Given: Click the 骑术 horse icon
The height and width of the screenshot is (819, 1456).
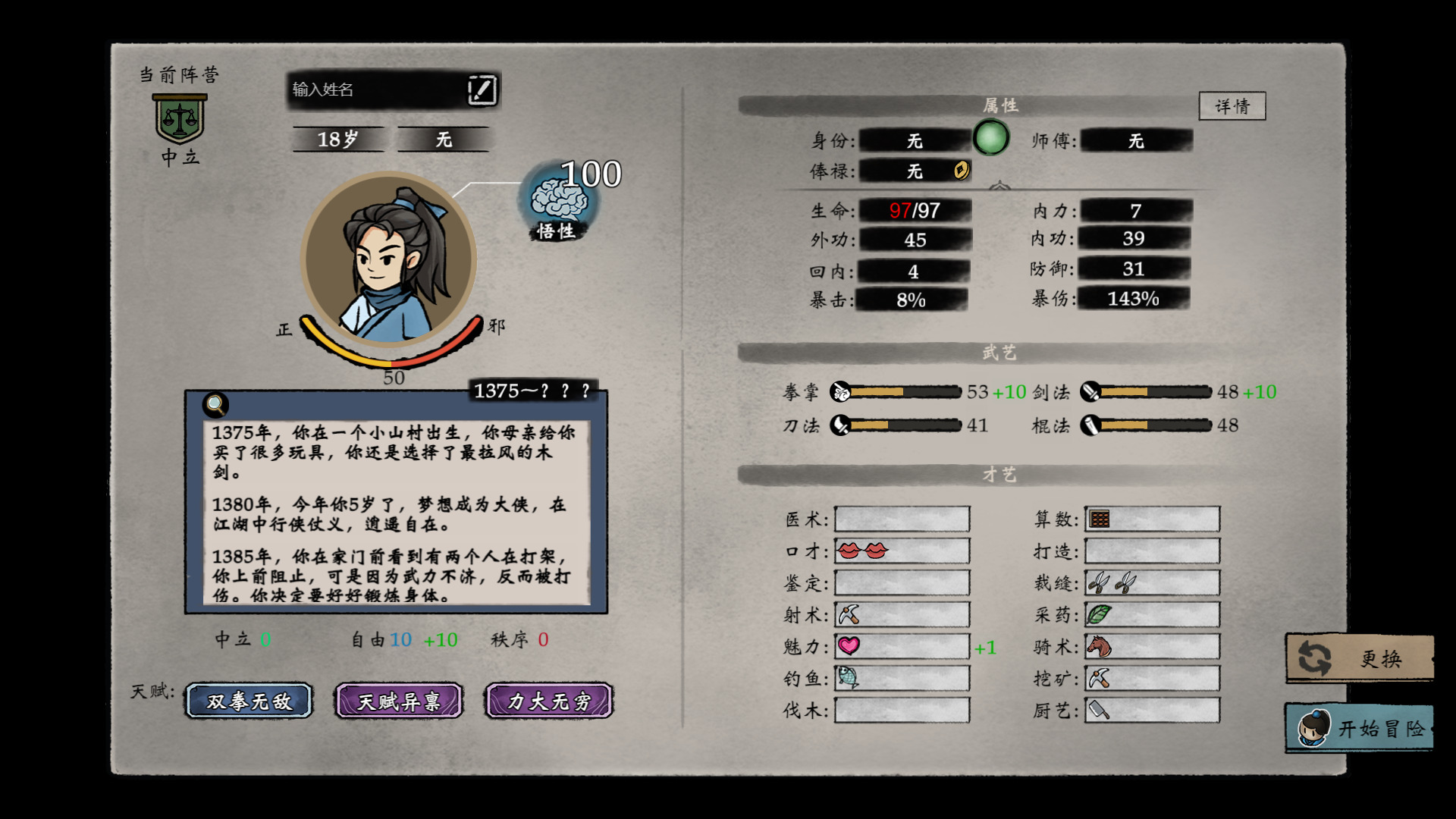Looking at the screenshot, I should coord(1099,646).
